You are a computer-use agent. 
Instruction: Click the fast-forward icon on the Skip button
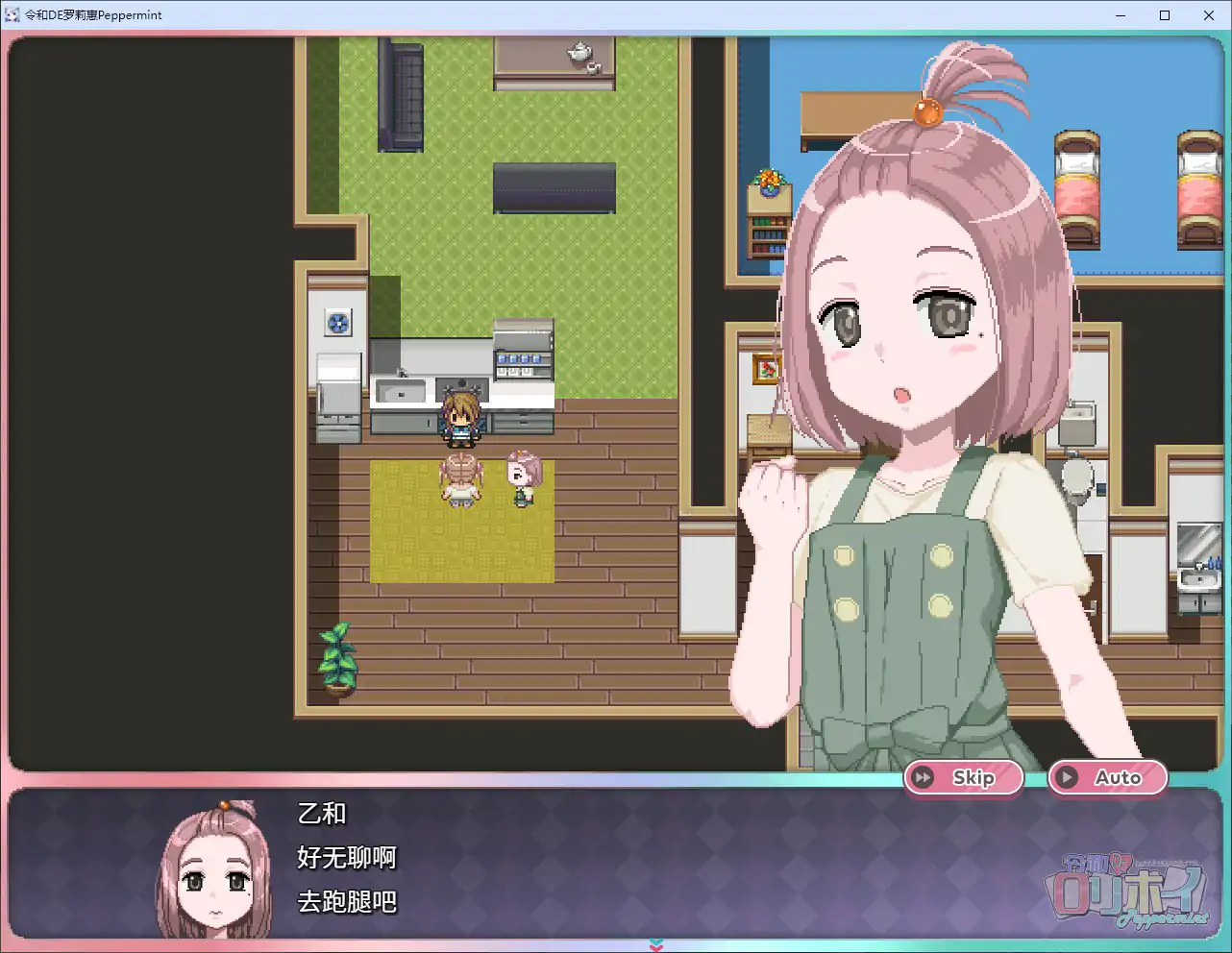(x=924, y=777)
